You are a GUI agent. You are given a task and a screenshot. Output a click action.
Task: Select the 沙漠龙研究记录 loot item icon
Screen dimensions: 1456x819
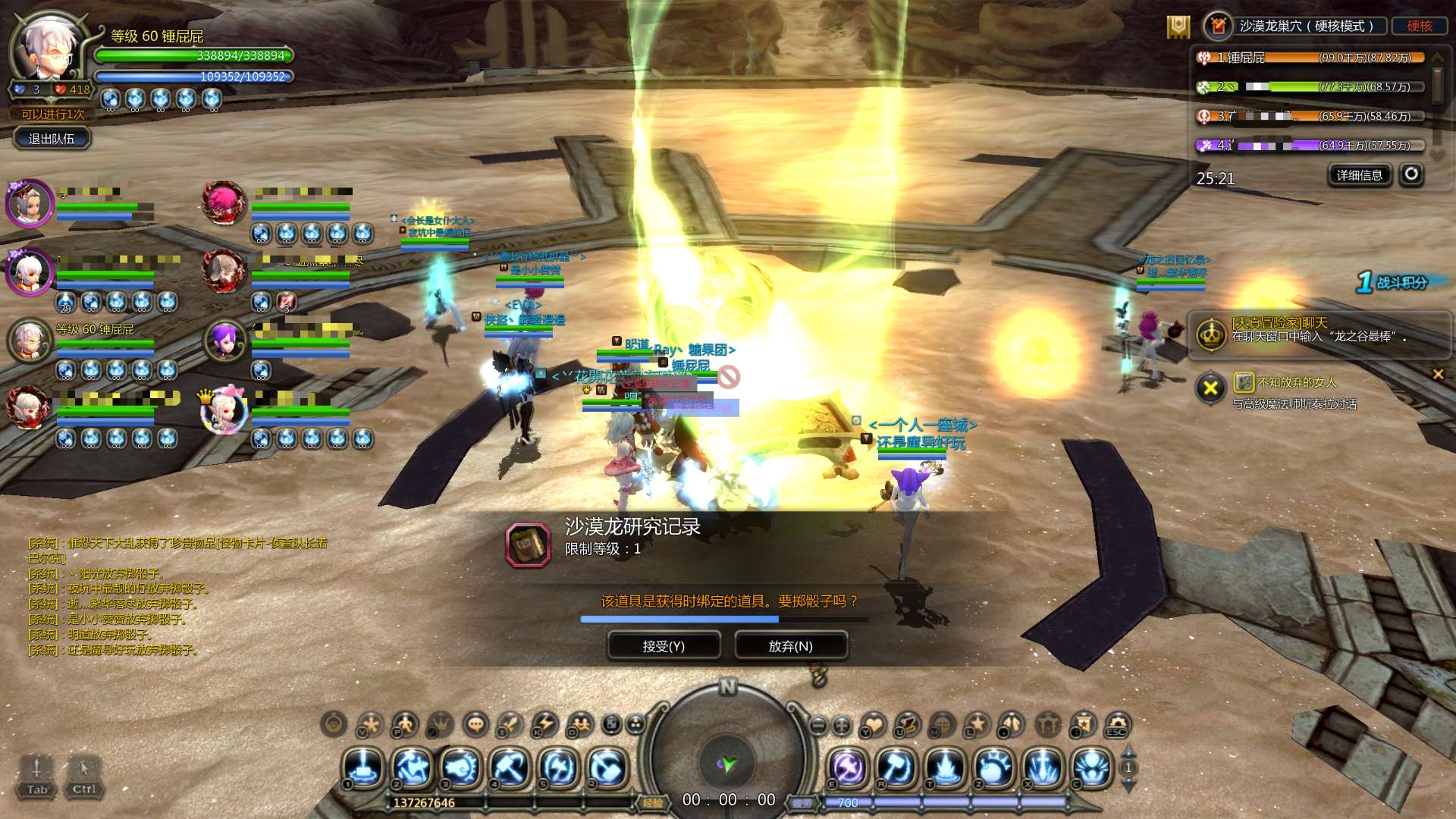528,544
